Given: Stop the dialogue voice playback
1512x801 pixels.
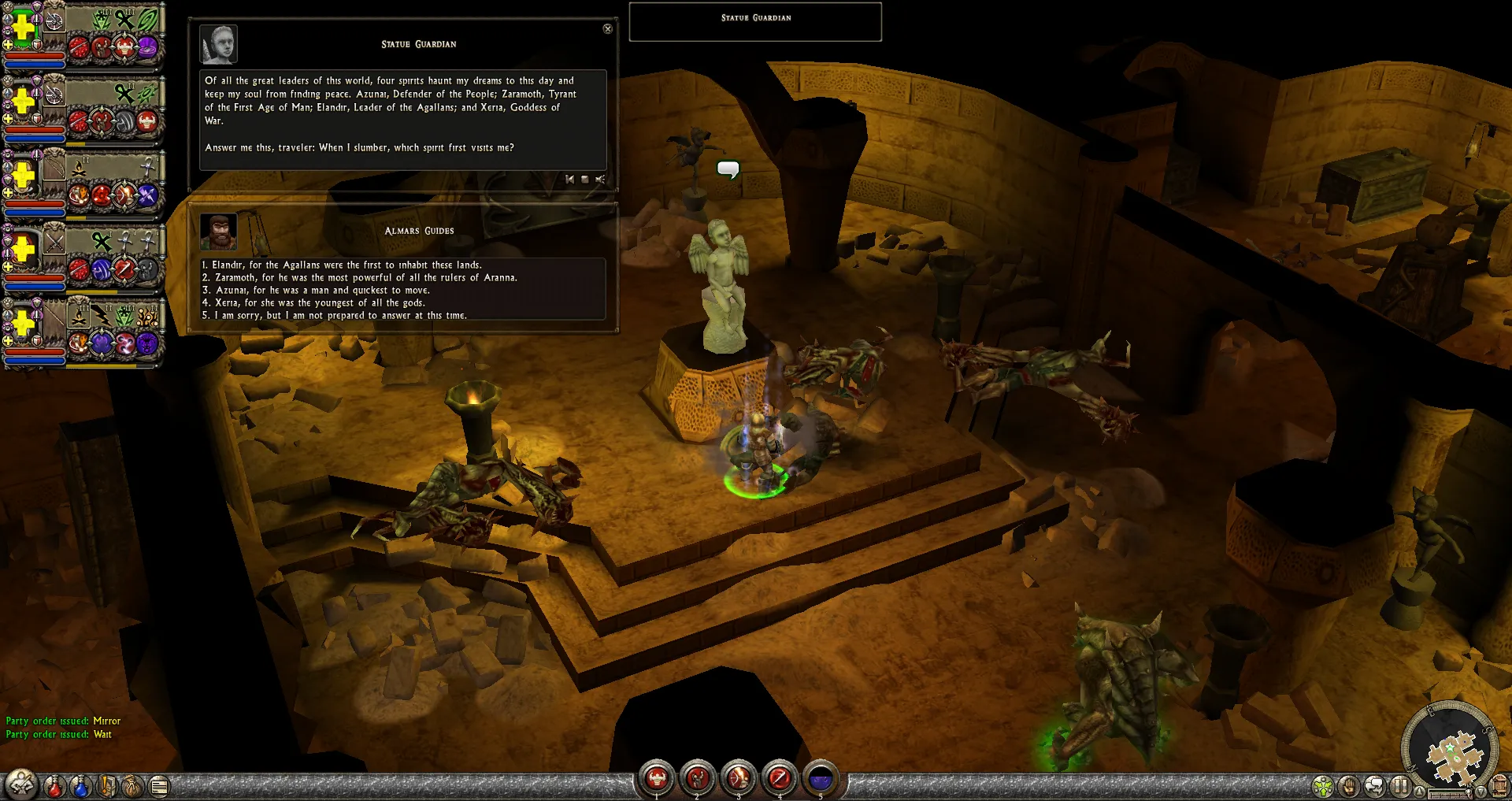Looking at the screenshot, I should (x=584, y=180).
